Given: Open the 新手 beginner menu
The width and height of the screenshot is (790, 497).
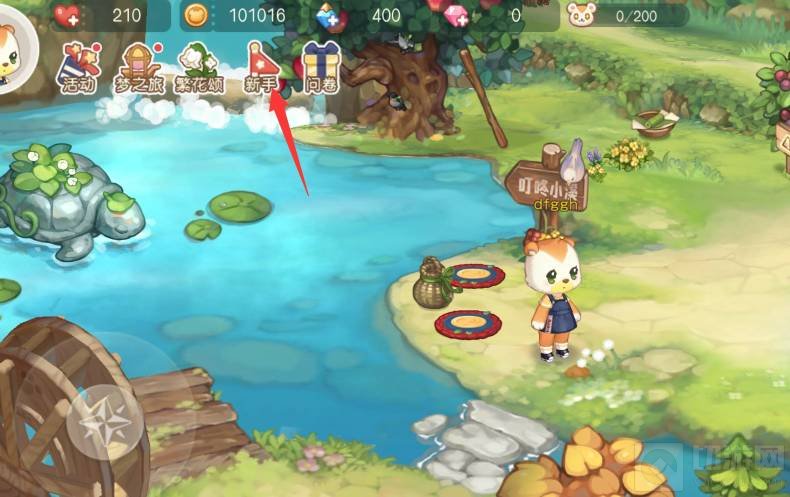Looking at the screenshot, I should (260, 67).
